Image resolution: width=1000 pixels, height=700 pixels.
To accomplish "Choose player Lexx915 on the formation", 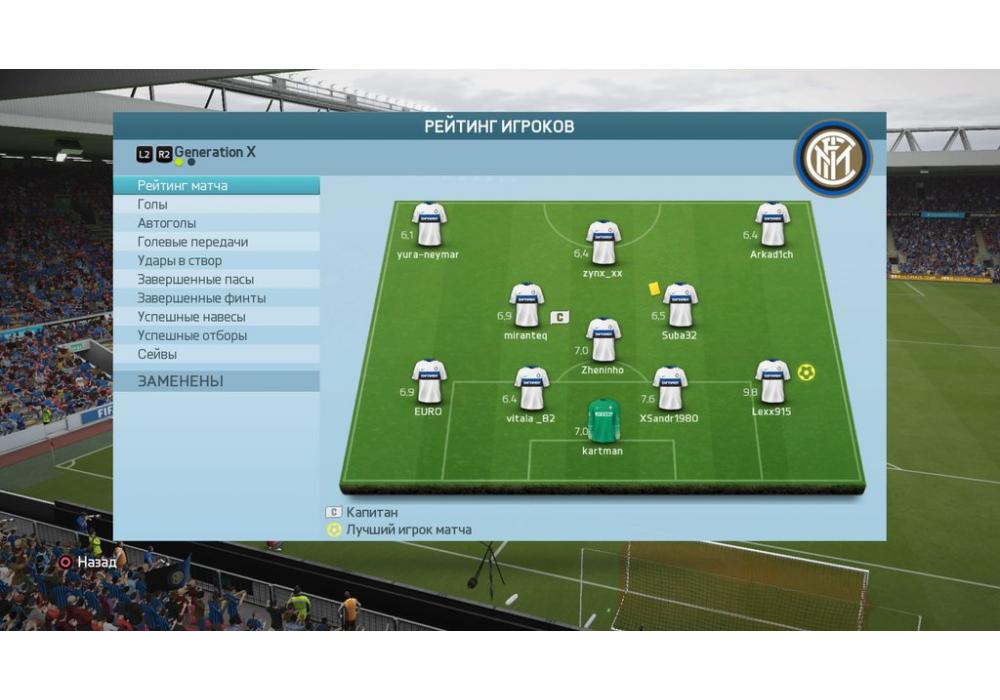I will (x=772, y=382).
